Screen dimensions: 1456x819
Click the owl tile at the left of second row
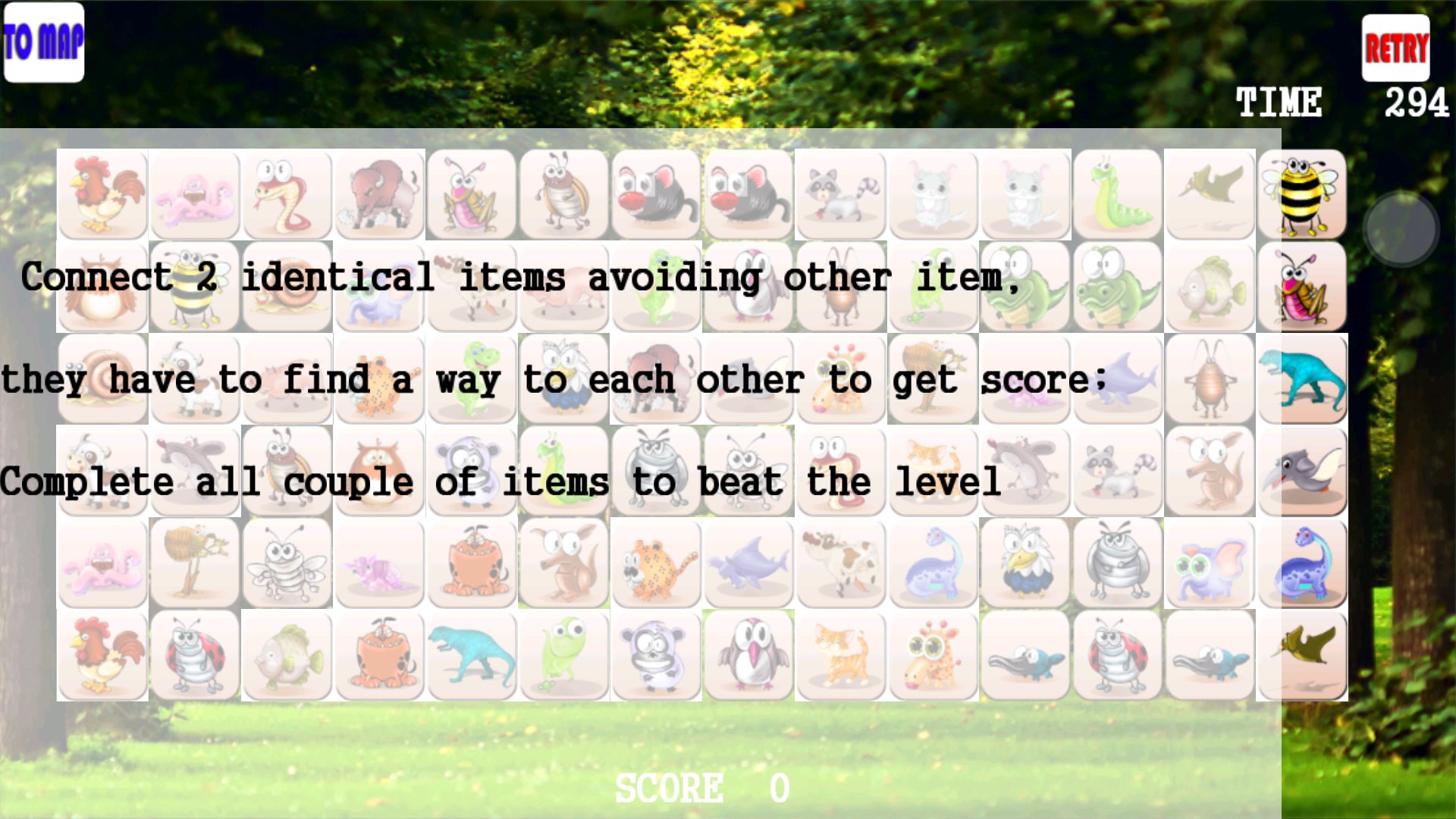[x=102, y=288]
